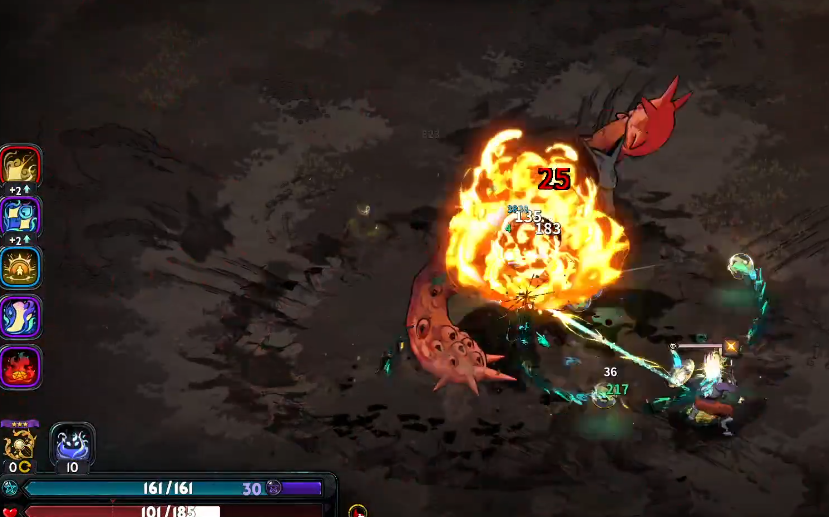Inspect the golden sunburst figure boon
The image size is (829, 517).
coord(20,267)
